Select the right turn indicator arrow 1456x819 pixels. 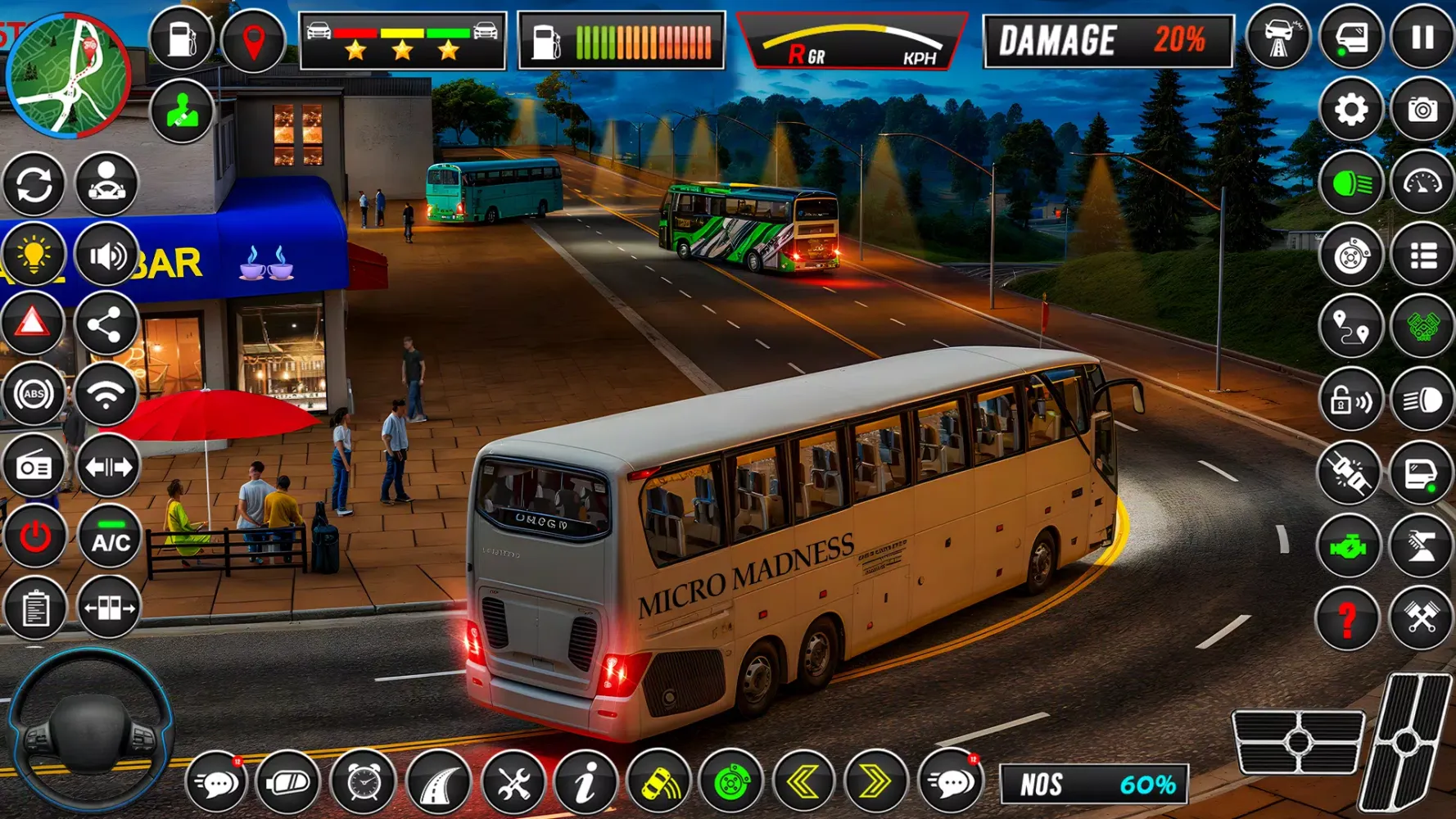click(x=875, y=783)
